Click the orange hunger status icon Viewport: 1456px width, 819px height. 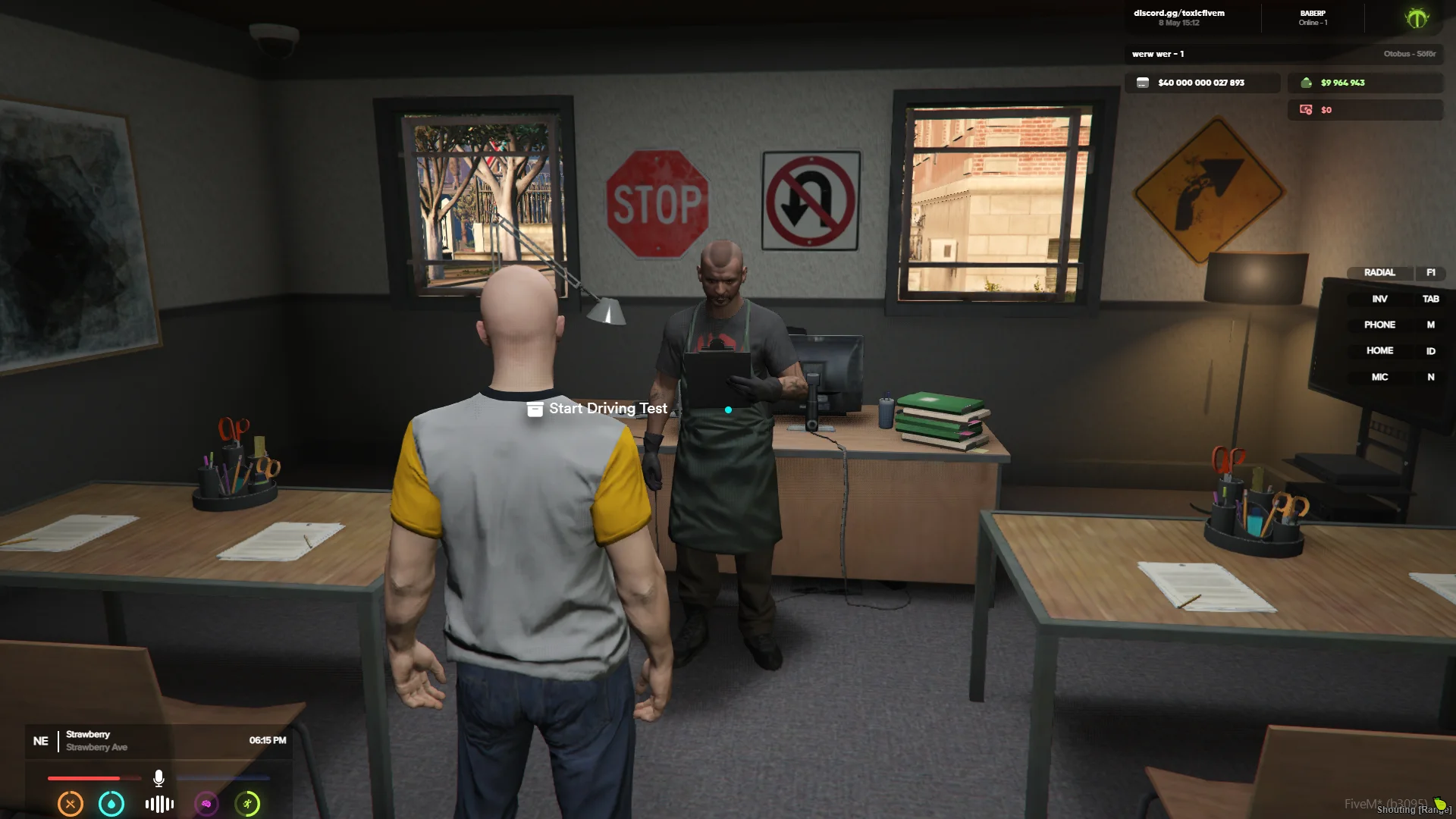[71, 804]
